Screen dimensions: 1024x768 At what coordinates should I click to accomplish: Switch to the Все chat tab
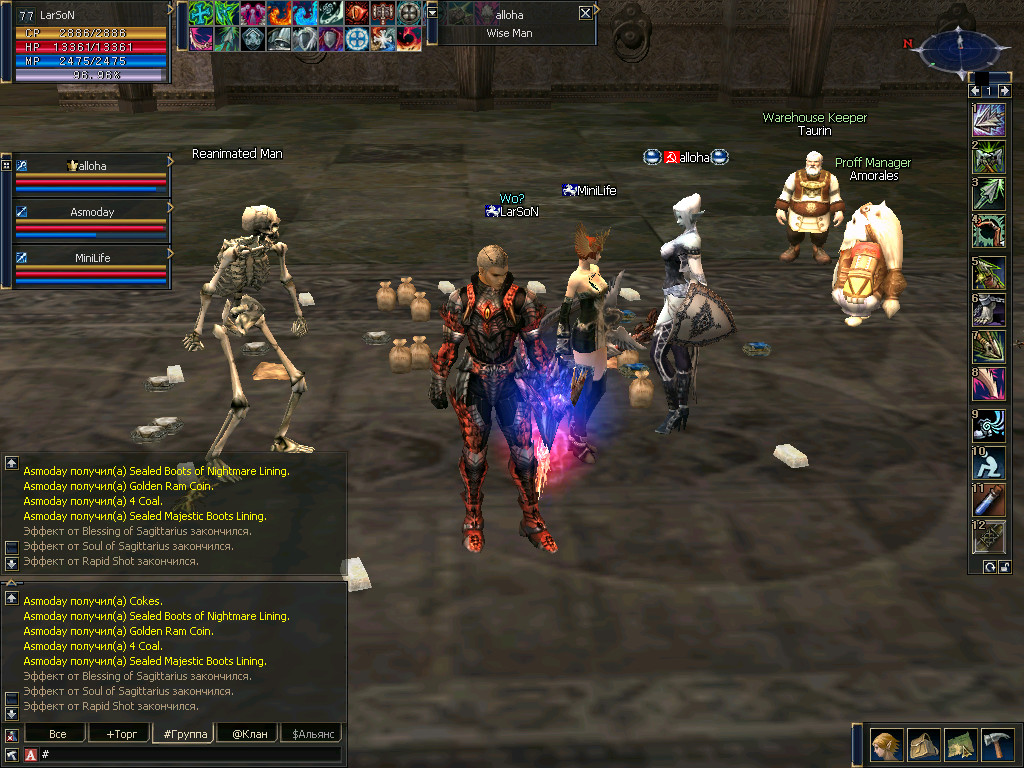coord(58,734)
